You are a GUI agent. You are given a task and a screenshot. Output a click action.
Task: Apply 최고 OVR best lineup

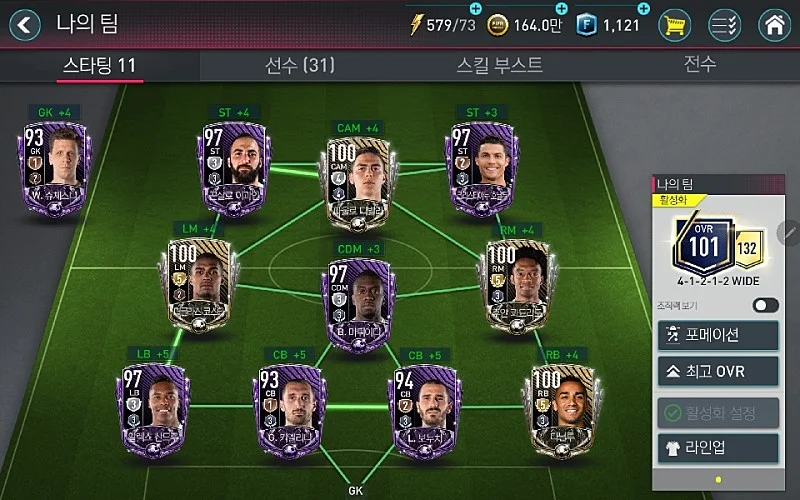pos(716,372)
